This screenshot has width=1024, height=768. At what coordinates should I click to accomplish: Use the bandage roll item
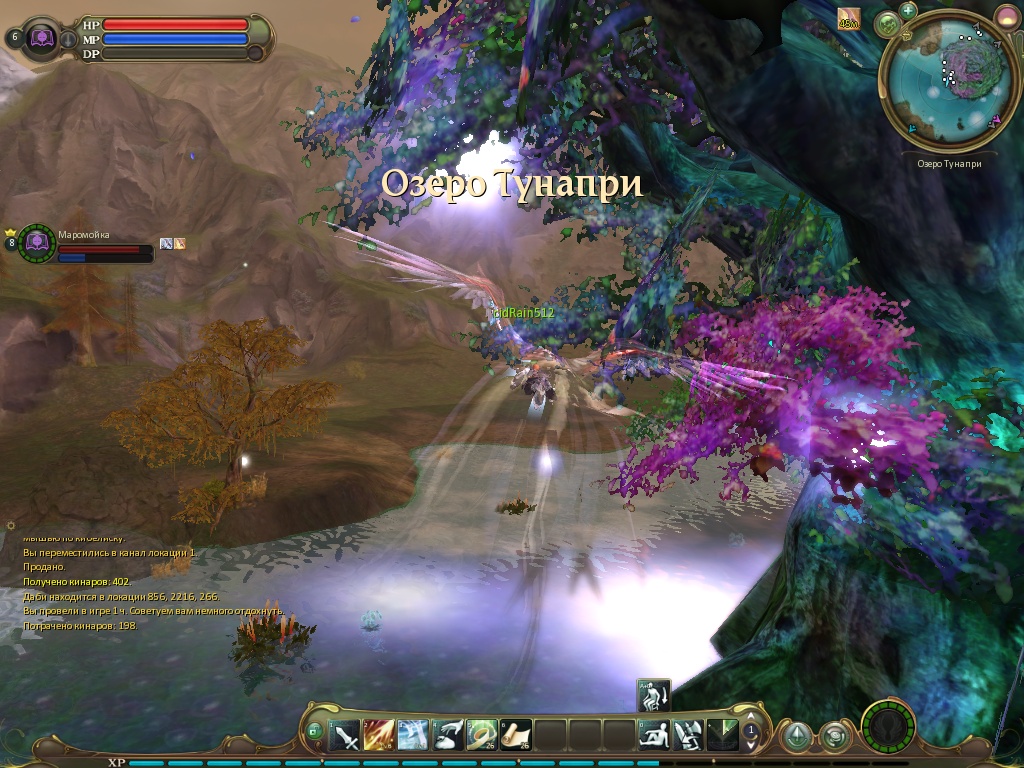[482, 736]
